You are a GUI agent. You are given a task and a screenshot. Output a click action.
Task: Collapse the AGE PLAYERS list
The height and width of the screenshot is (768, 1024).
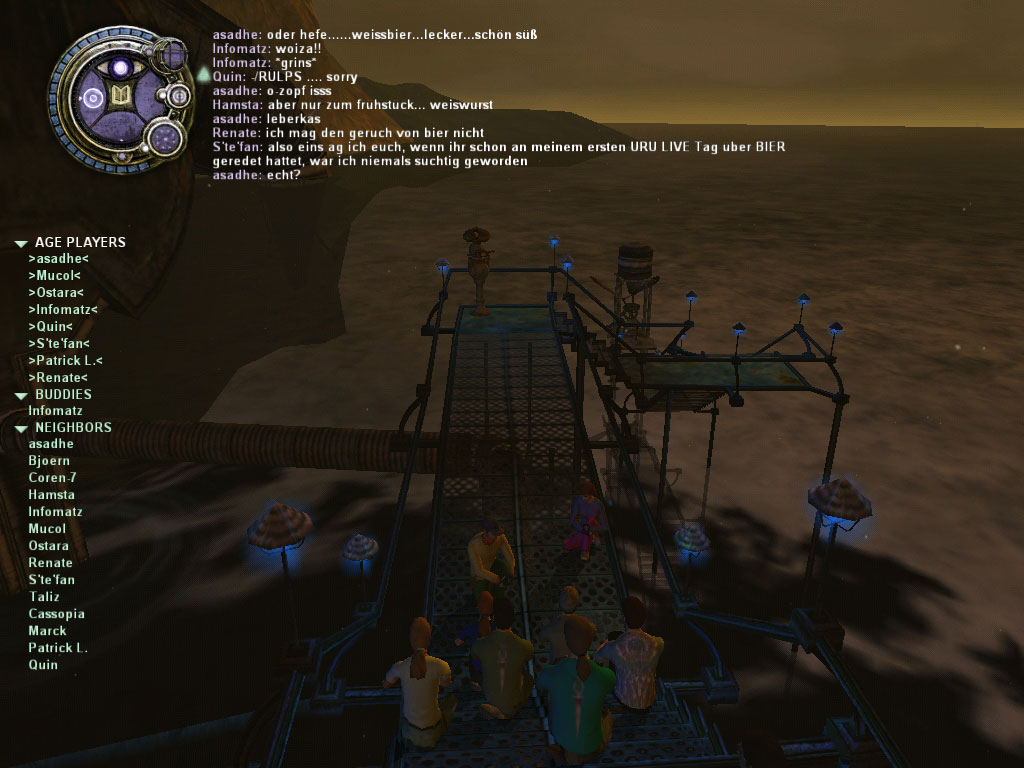20,243
